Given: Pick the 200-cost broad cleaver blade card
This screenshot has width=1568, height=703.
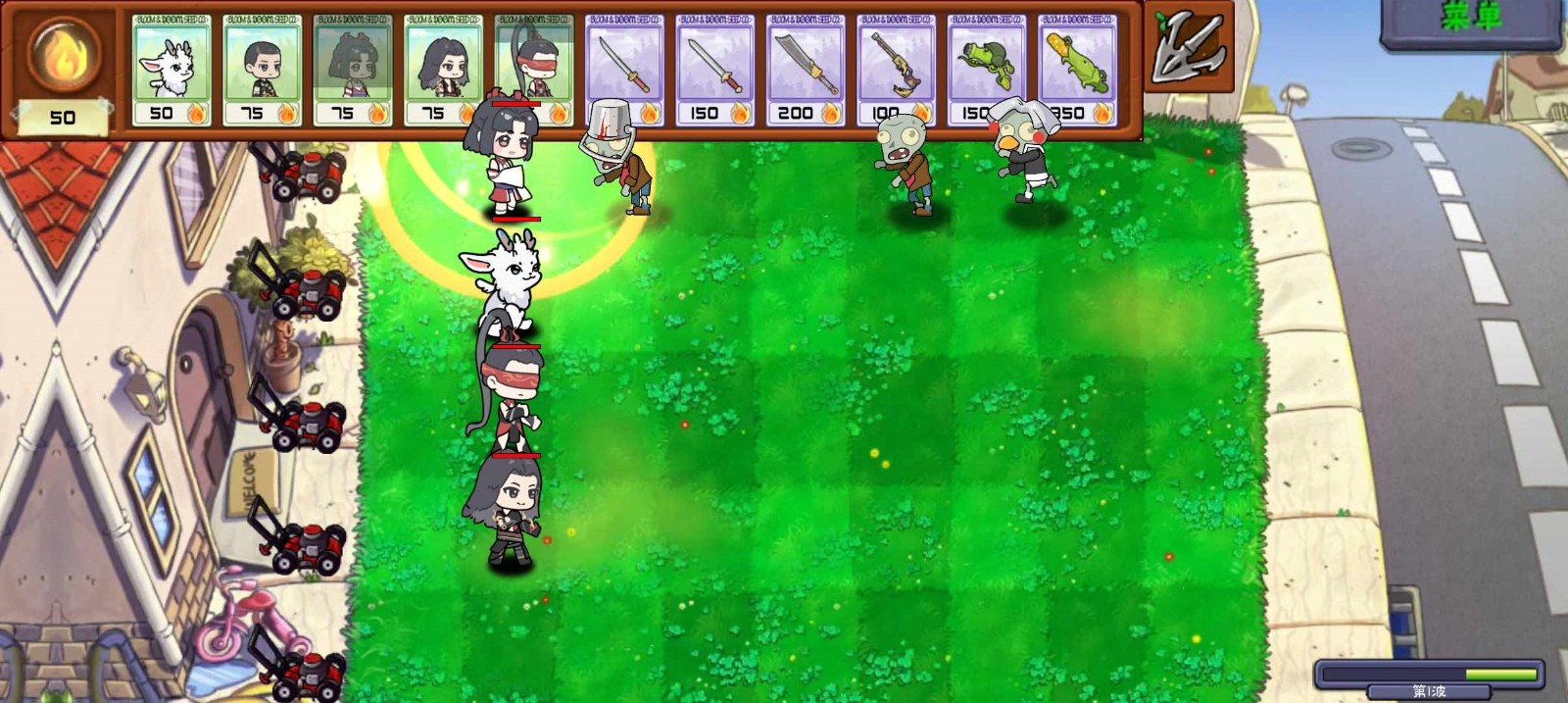Looking at the screenshot, I should coord(806,69).
